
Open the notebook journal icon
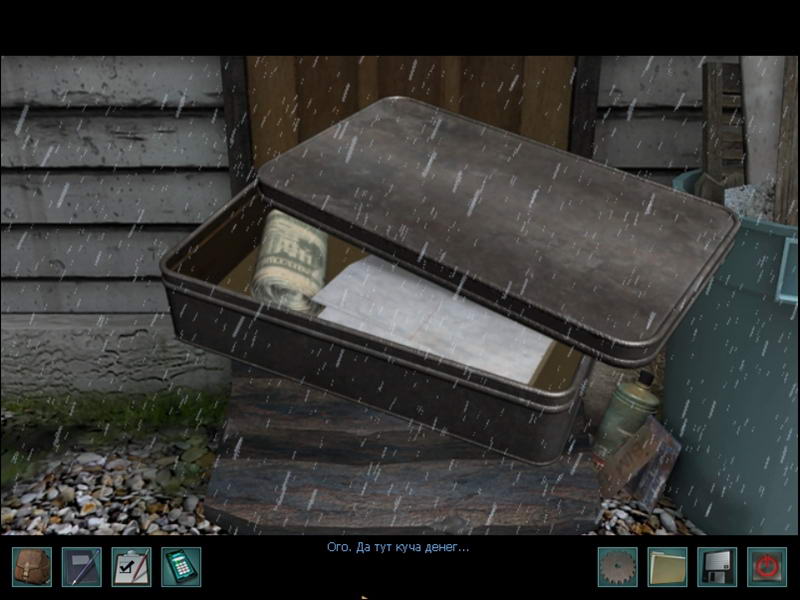pos(81,567)
